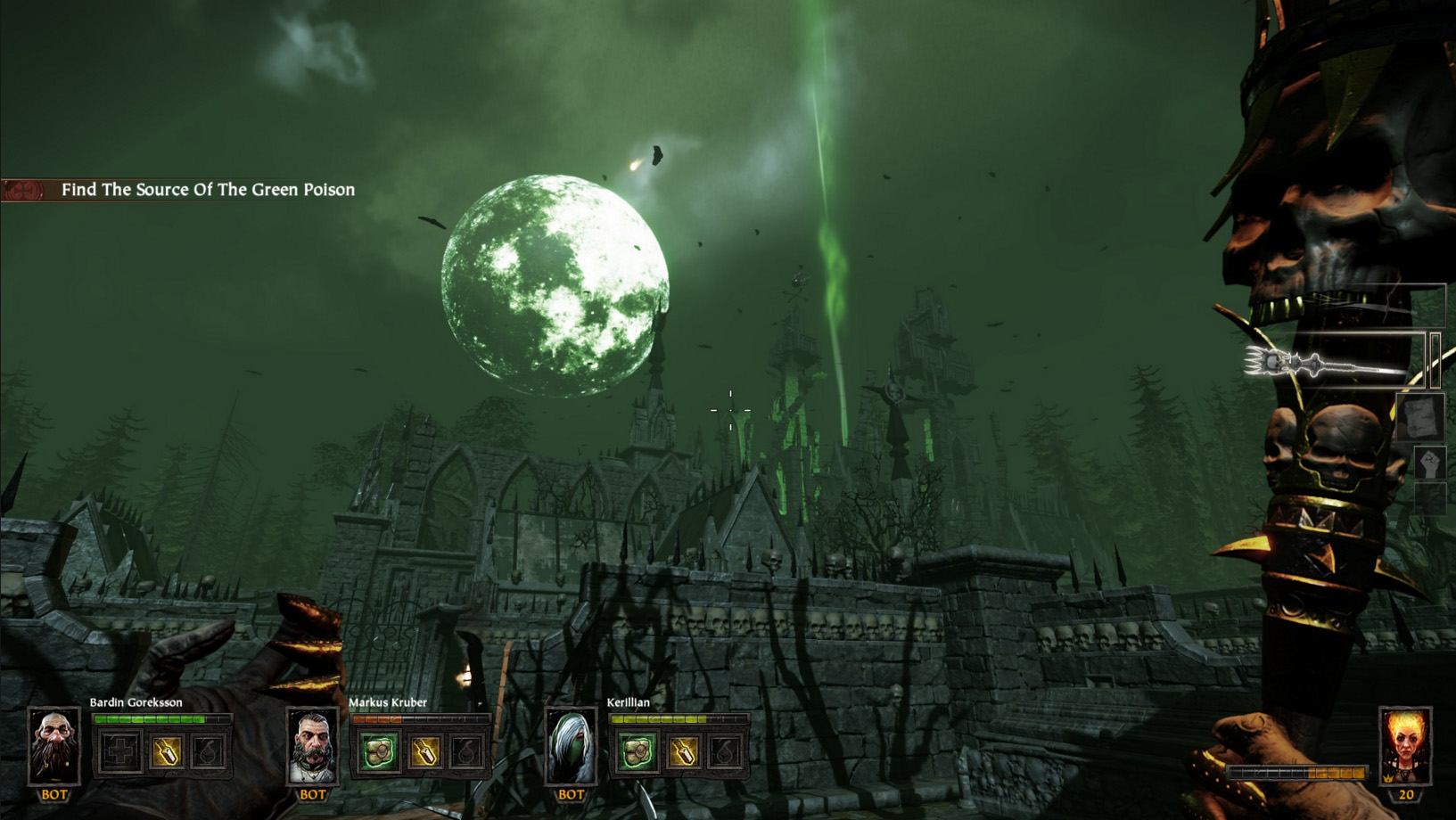Screen dimensions: 1456x820
Task: Click the Find The Source objective tracker
Action: tap(207, 190)
